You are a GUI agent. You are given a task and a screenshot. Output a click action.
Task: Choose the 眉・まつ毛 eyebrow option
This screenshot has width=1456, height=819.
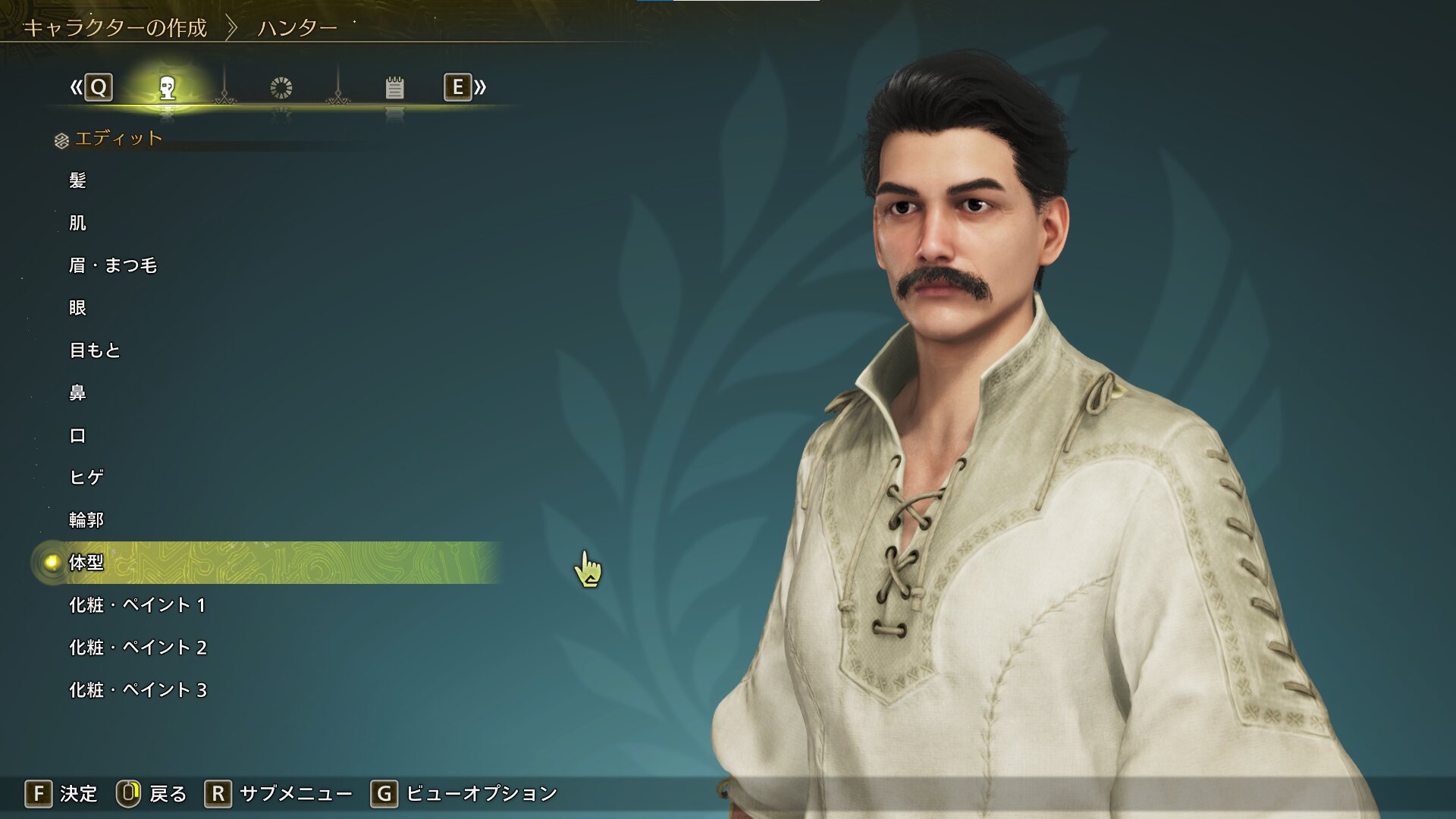[x=113, y=265]
